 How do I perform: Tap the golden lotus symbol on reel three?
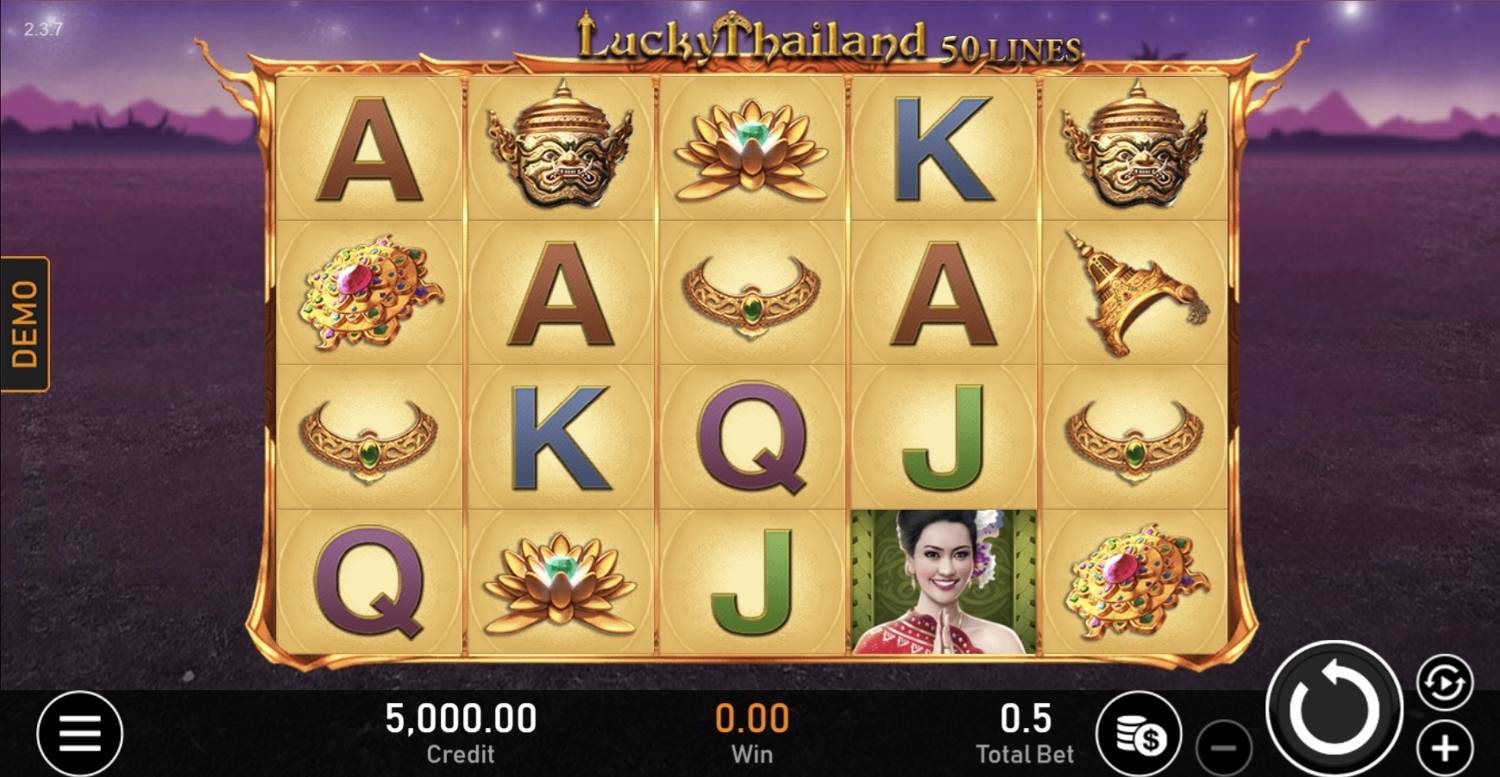tap(752, 150)
